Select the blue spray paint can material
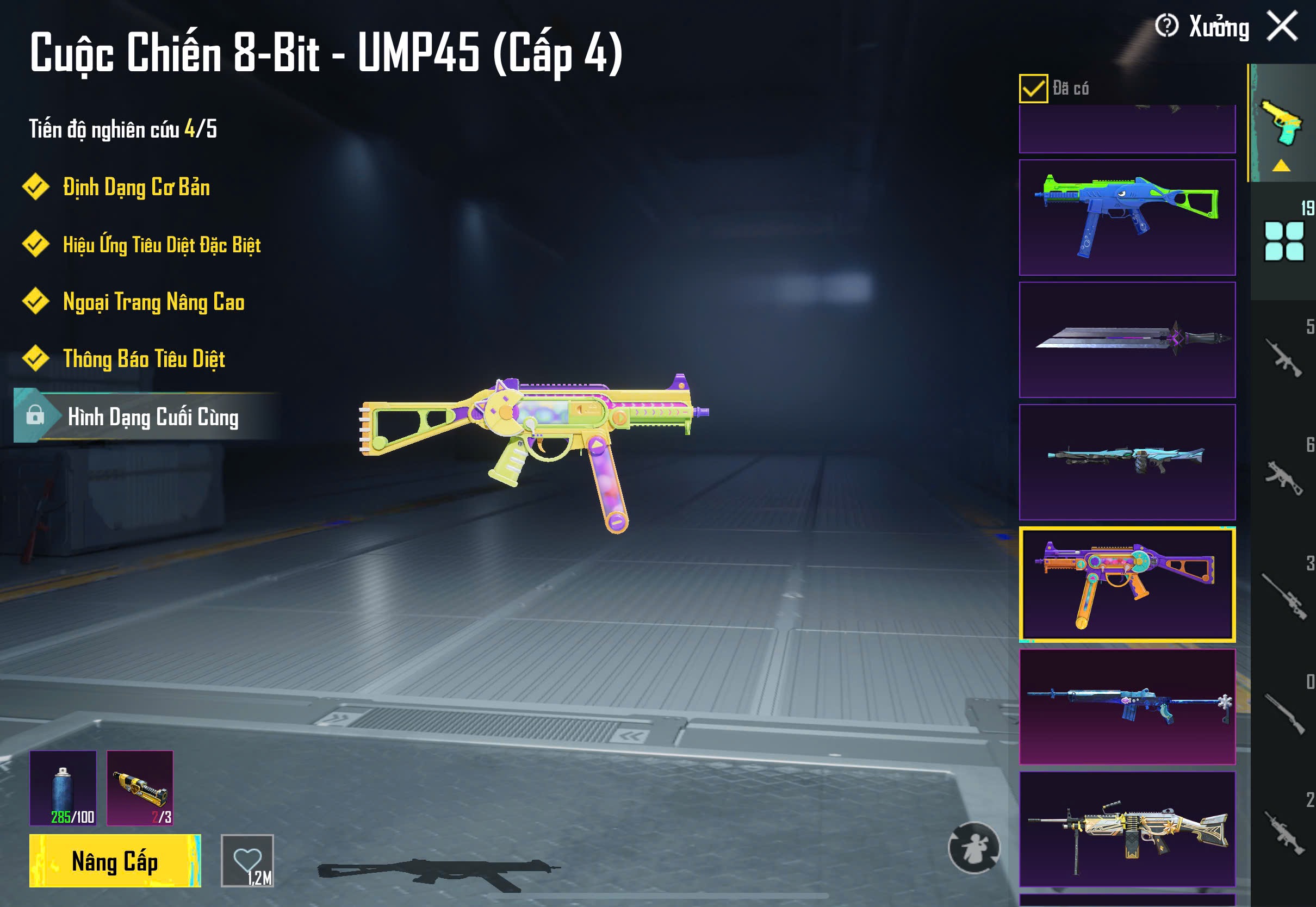This screenshot has height=907, width=1316. [x=63, y=788]
